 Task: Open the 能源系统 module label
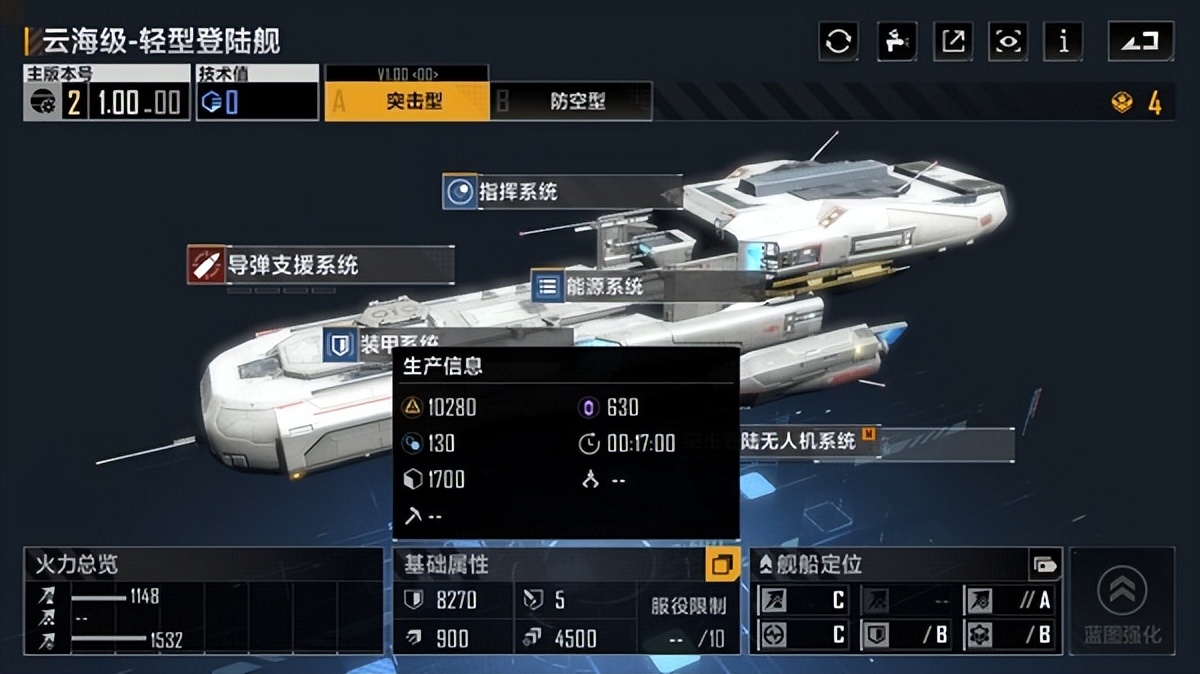[x=602, y=287]
